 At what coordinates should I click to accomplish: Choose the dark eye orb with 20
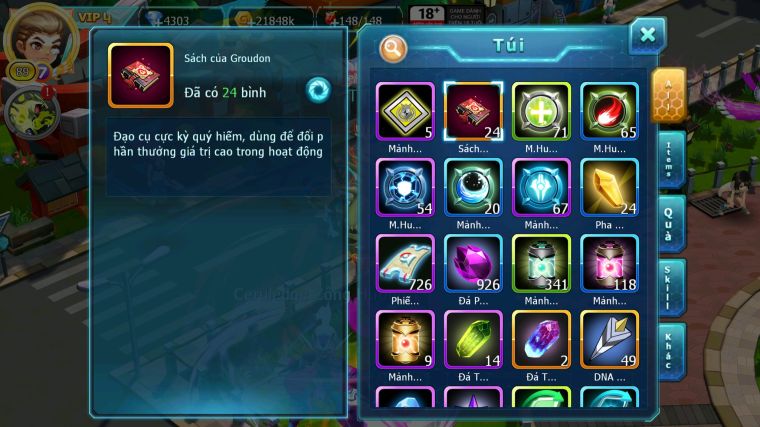pos(473,187)
